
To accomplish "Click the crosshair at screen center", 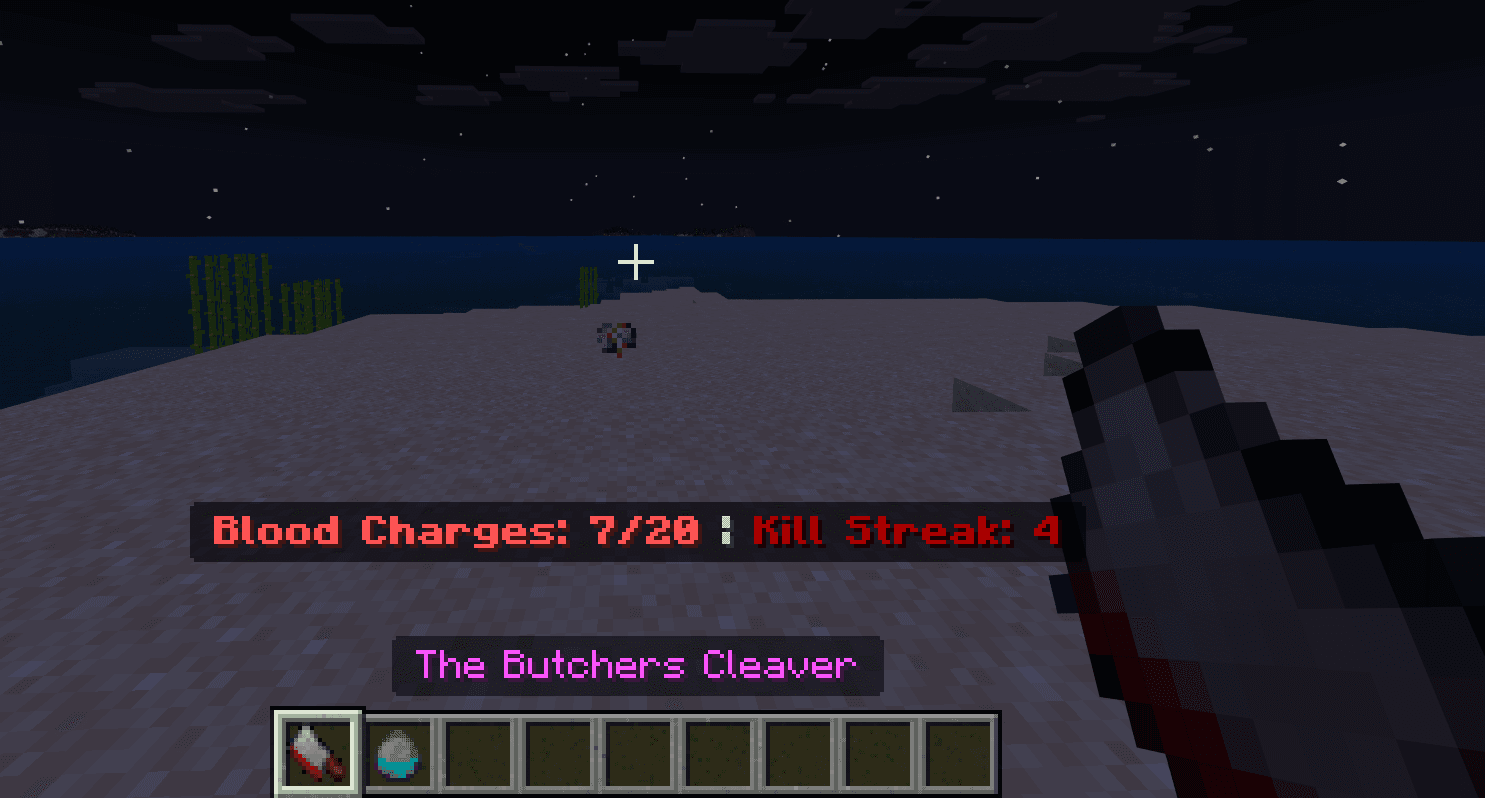I will point(634,262).
